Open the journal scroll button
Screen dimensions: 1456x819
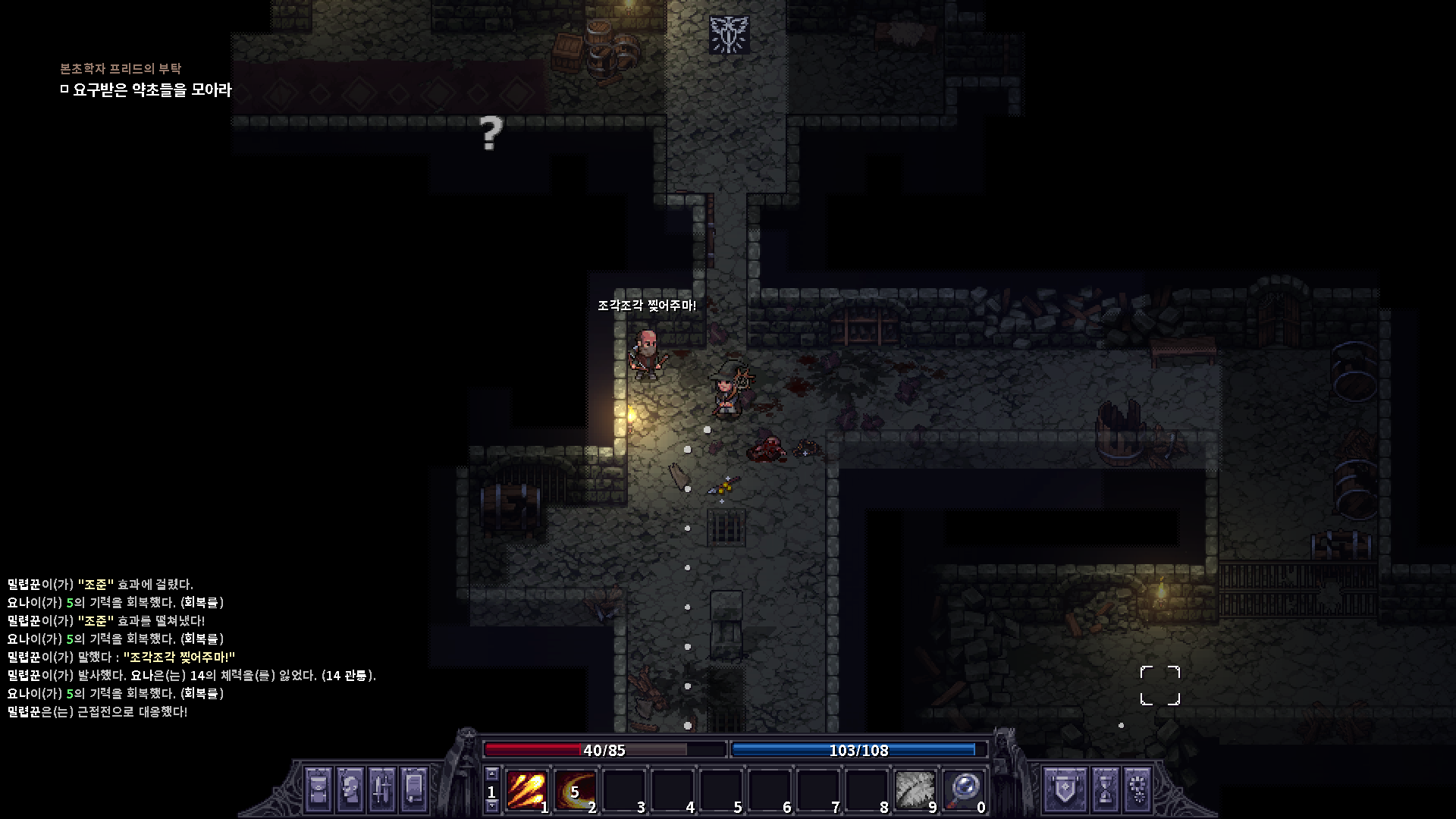(414, 789)
